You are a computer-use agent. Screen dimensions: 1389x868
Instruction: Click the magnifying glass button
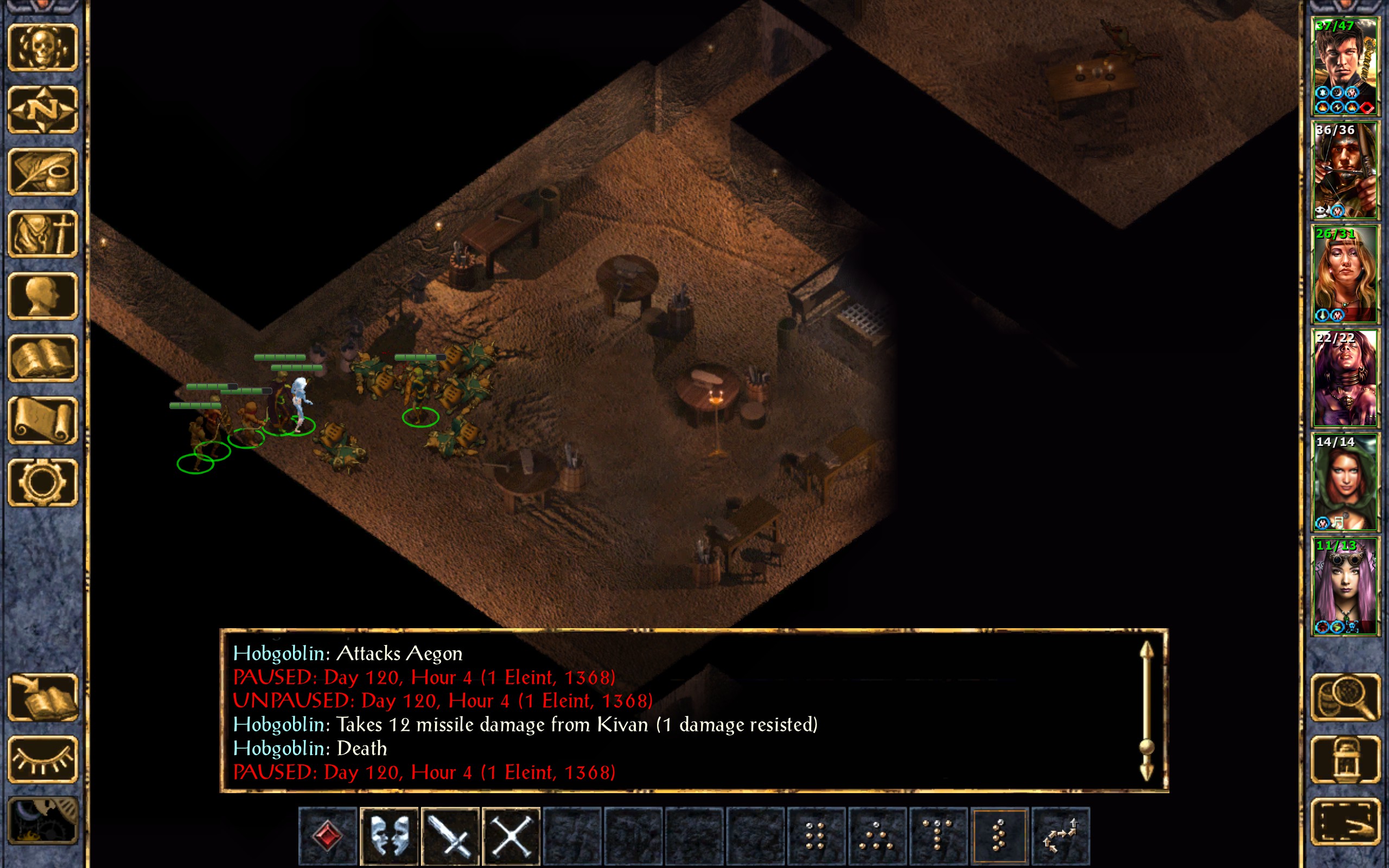click(1345, 698)
